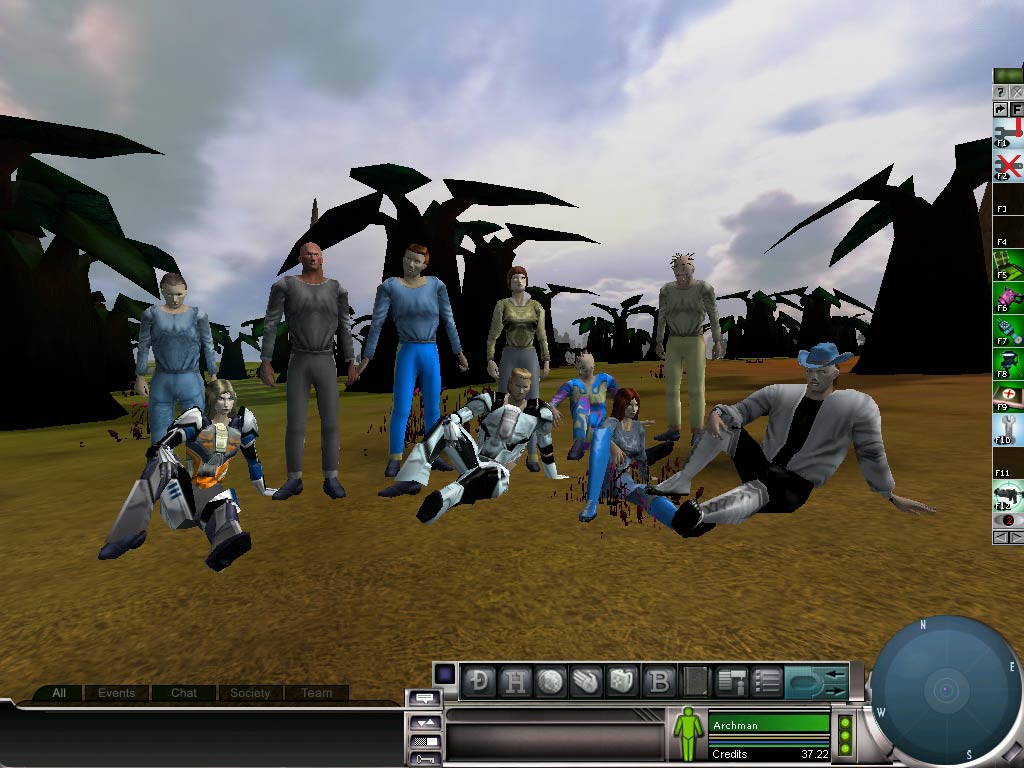
Task: Open the notebook icon on the toolbar
Action: [695, 681]
